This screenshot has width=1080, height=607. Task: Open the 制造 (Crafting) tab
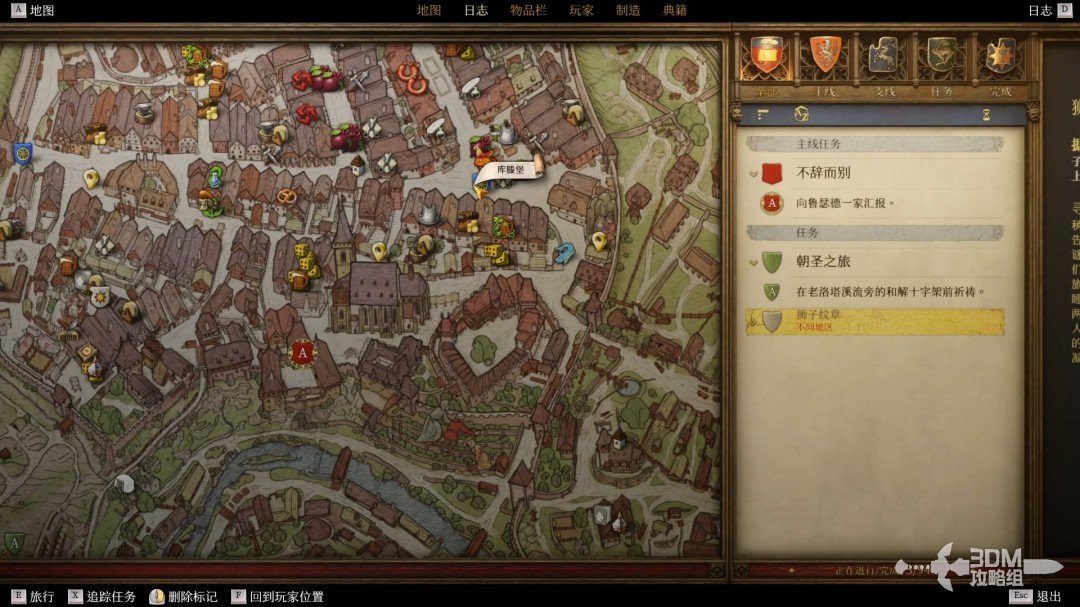pyautogui.click(x=628, y=10)
